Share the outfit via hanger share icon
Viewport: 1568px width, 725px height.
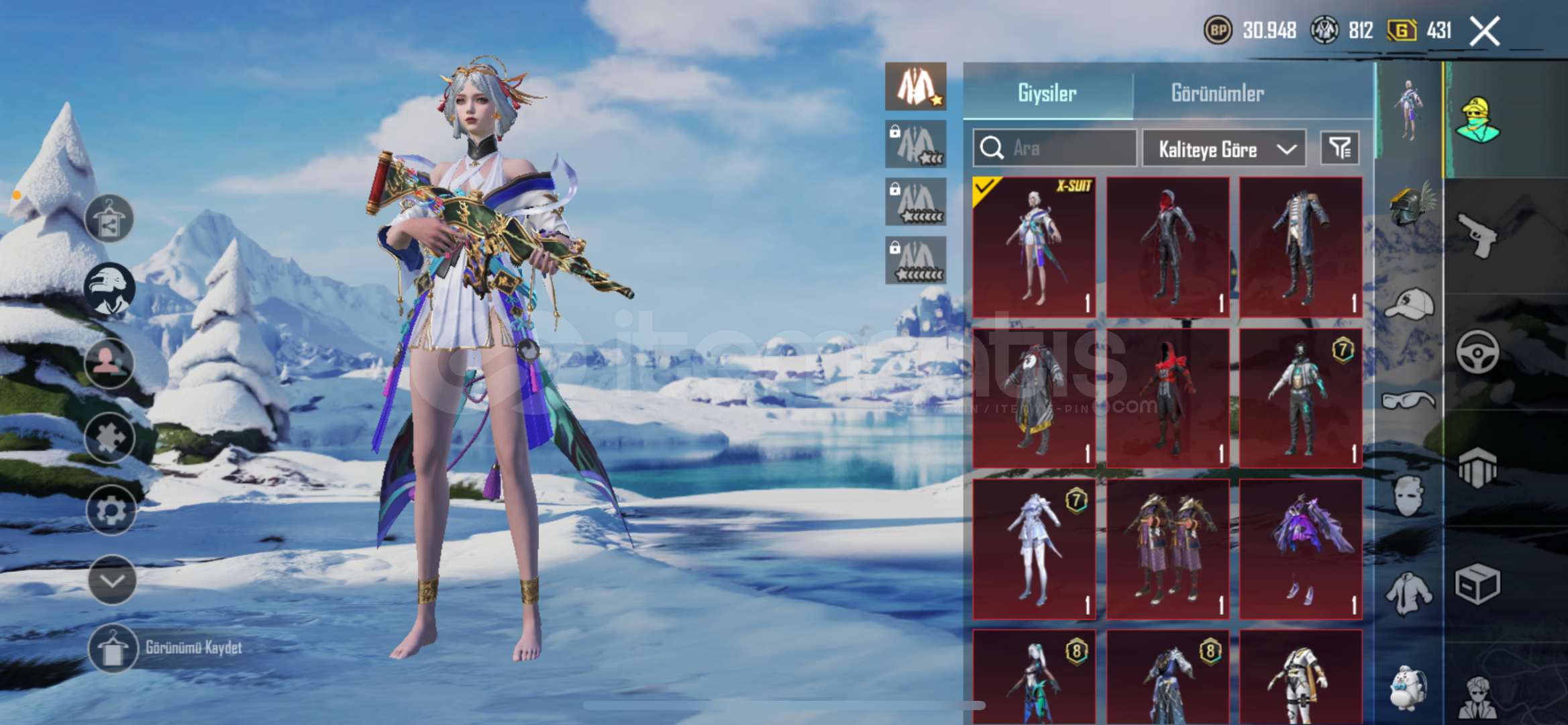point(109,219)
